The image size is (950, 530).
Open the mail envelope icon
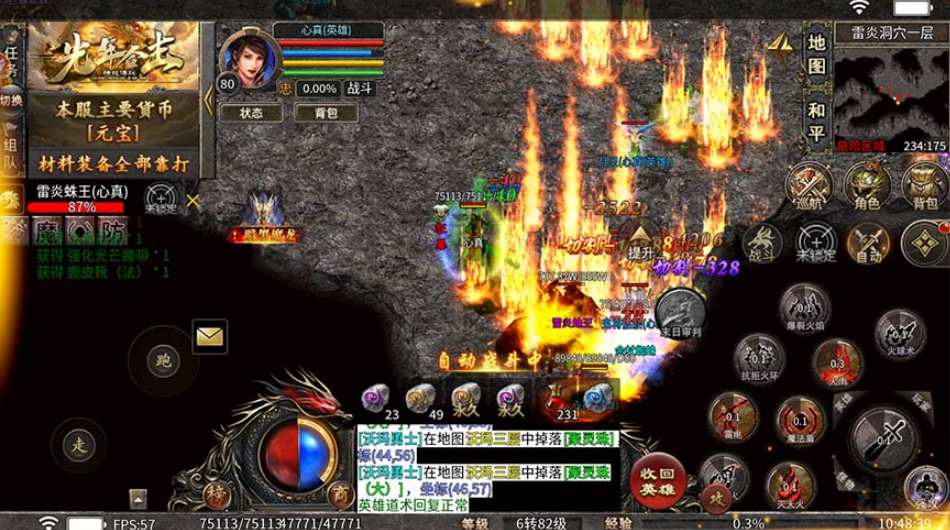coord(209,337)
